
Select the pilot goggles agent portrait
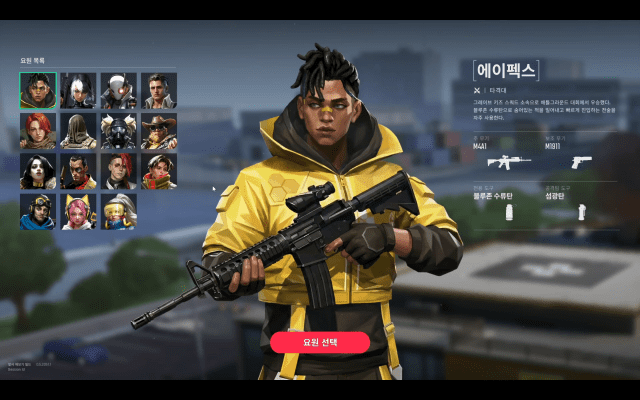[x=37, y=211]
